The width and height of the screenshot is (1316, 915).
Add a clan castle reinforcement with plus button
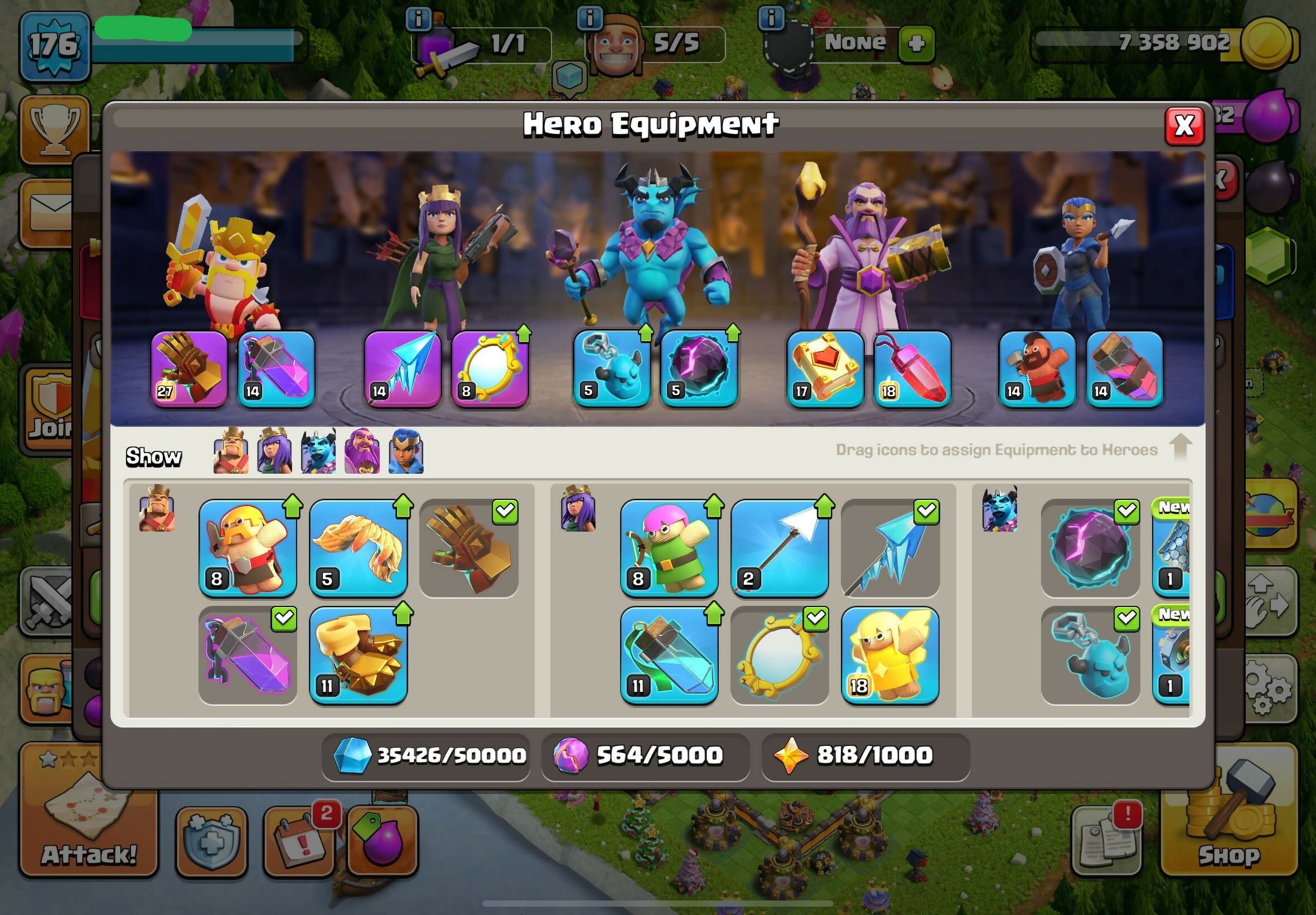click(916, 44)
